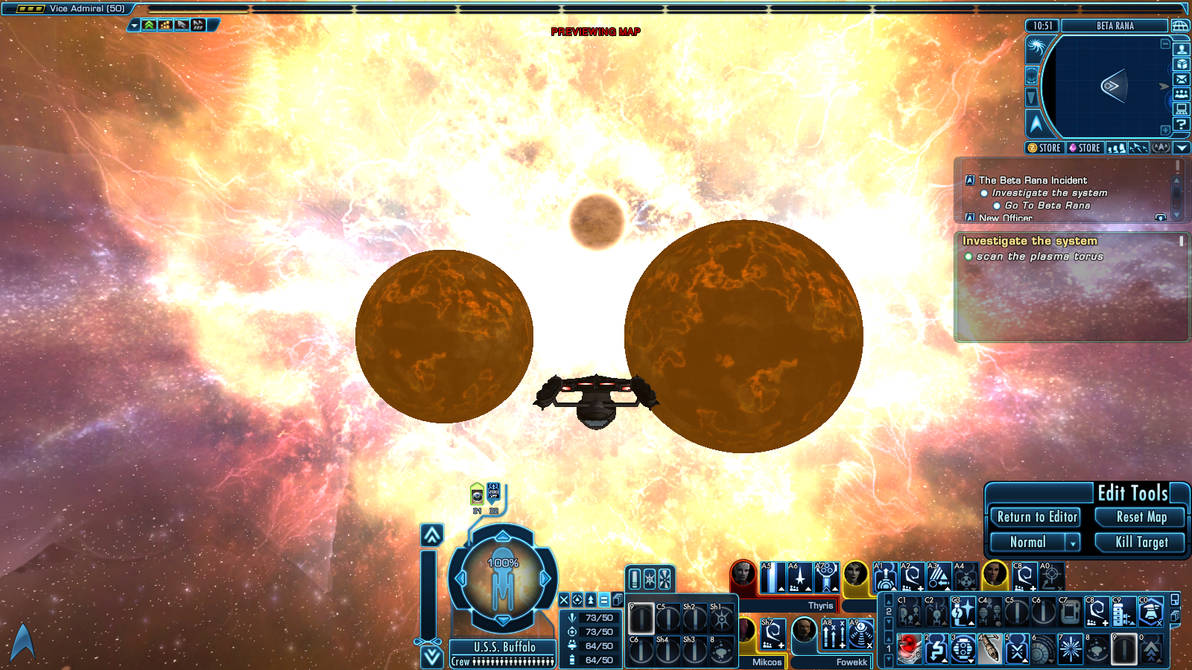Open the inventory box icon
The width and height of the screenshot is (1192, 670).
[1181, 64]
